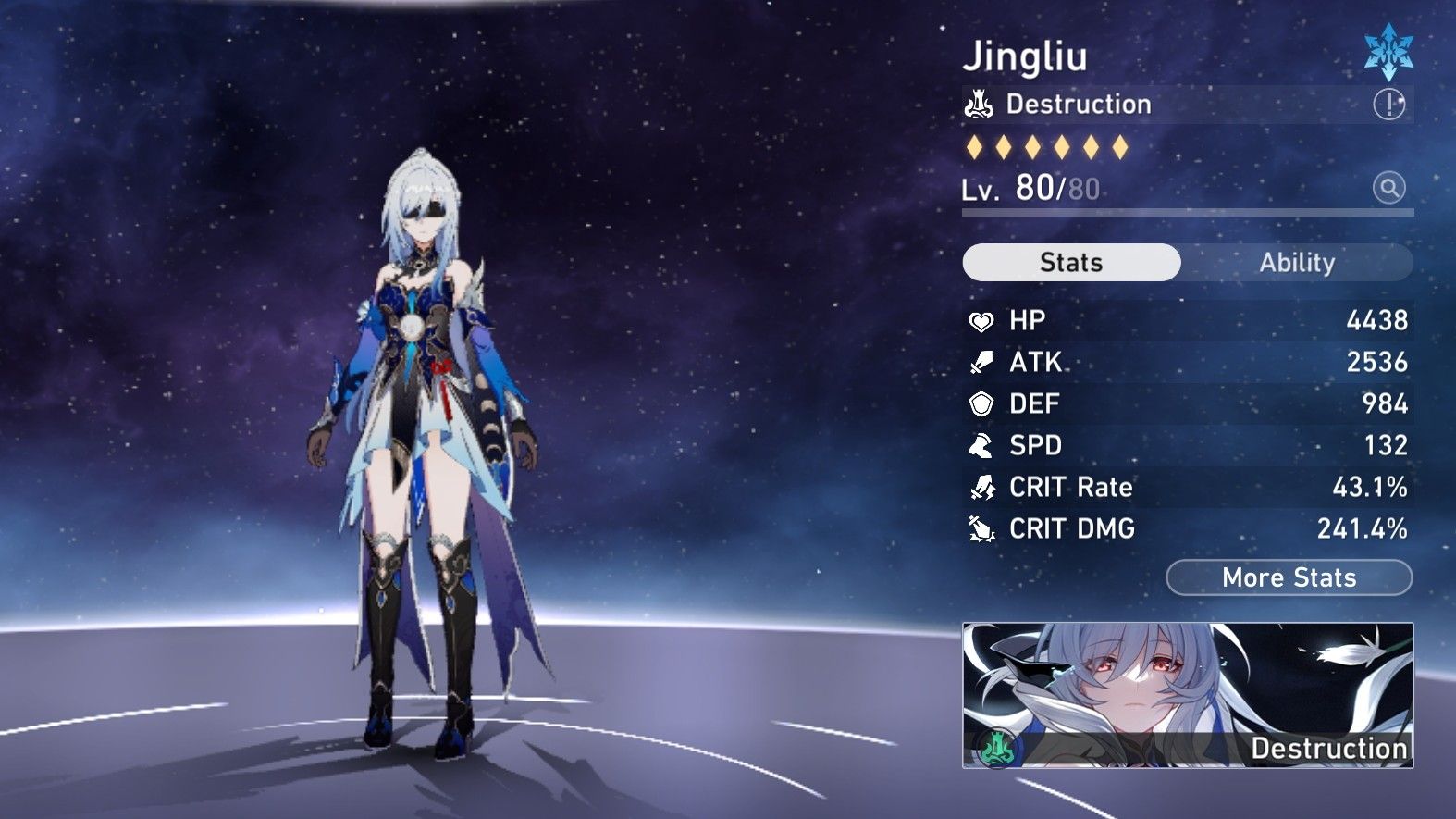Image resolution: width=1456 pixels, height=819 pixels.
Task: Click the HP heart icon
Action: 981,319
